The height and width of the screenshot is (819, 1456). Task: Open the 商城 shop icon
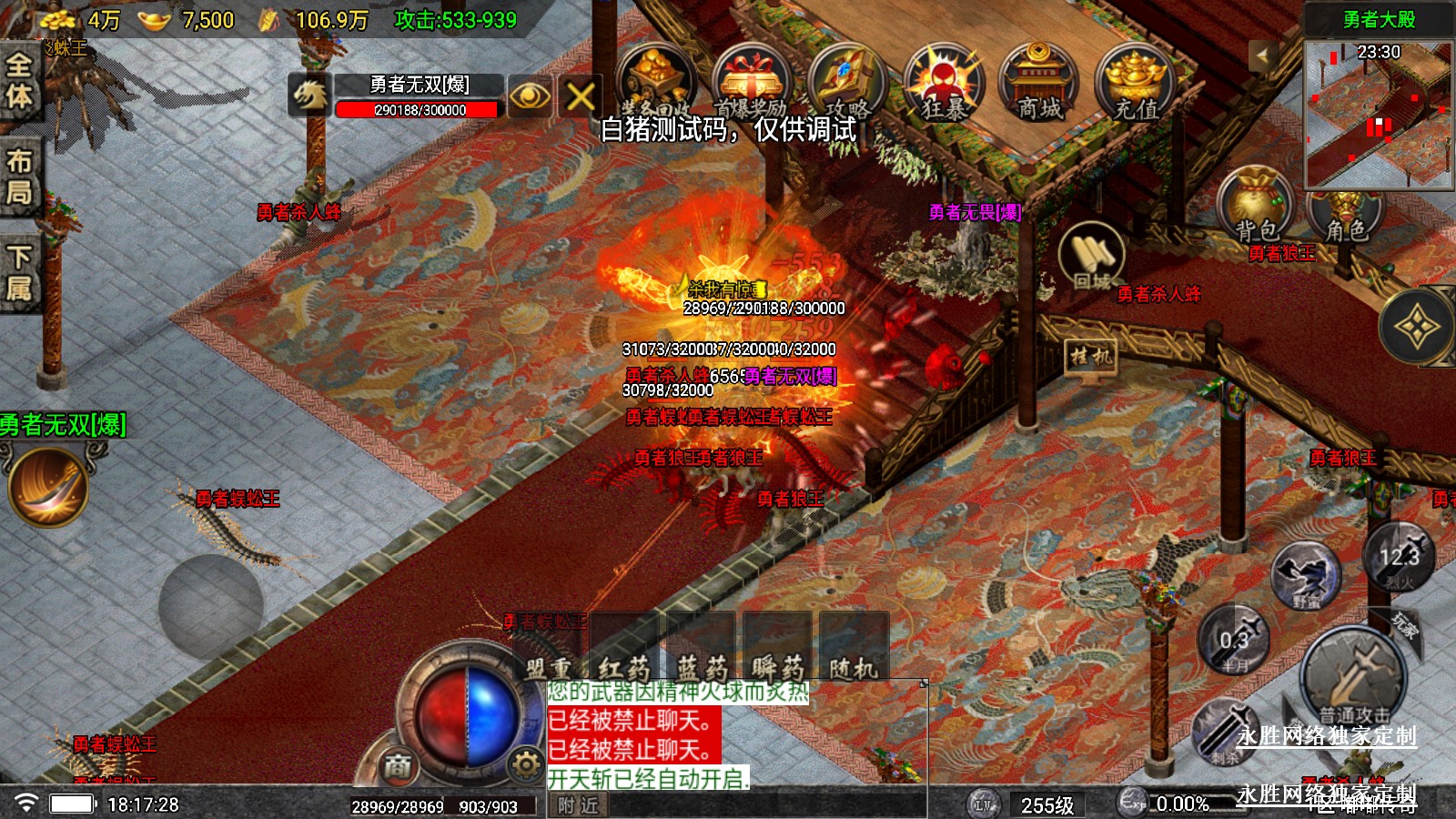click(x=1039, y=84)
